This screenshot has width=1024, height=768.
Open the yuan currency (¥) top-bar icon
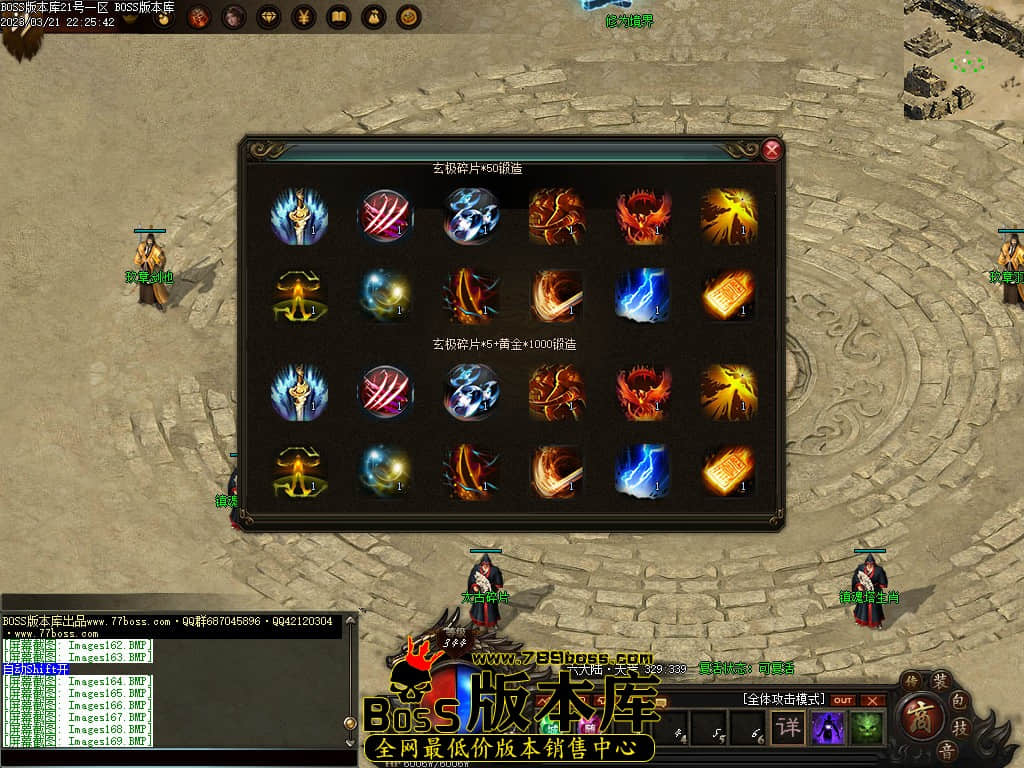[304, 17]
